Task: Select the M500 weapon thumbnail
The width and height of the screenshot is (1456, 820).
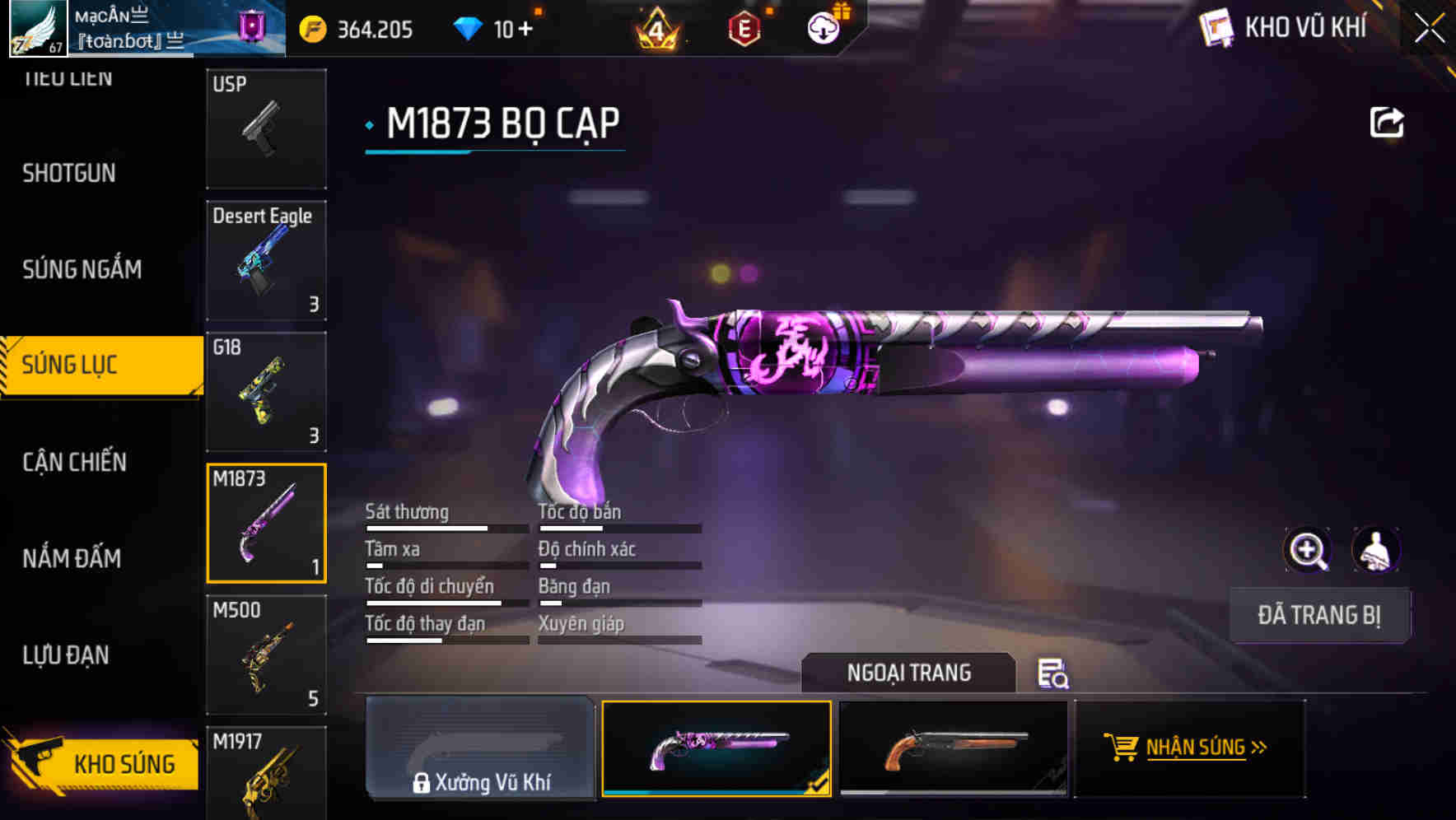Action: coord(265,655)
